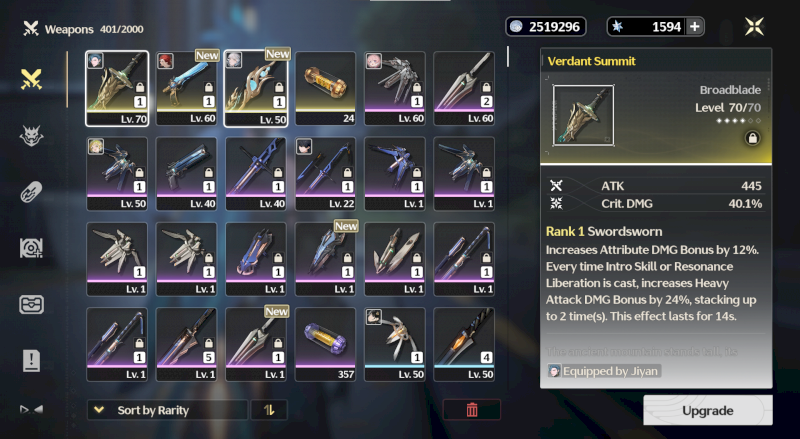Click the Upgrade button
This screenshot has width=800, height=439.
pyautogui.click(x=707, y=410)
